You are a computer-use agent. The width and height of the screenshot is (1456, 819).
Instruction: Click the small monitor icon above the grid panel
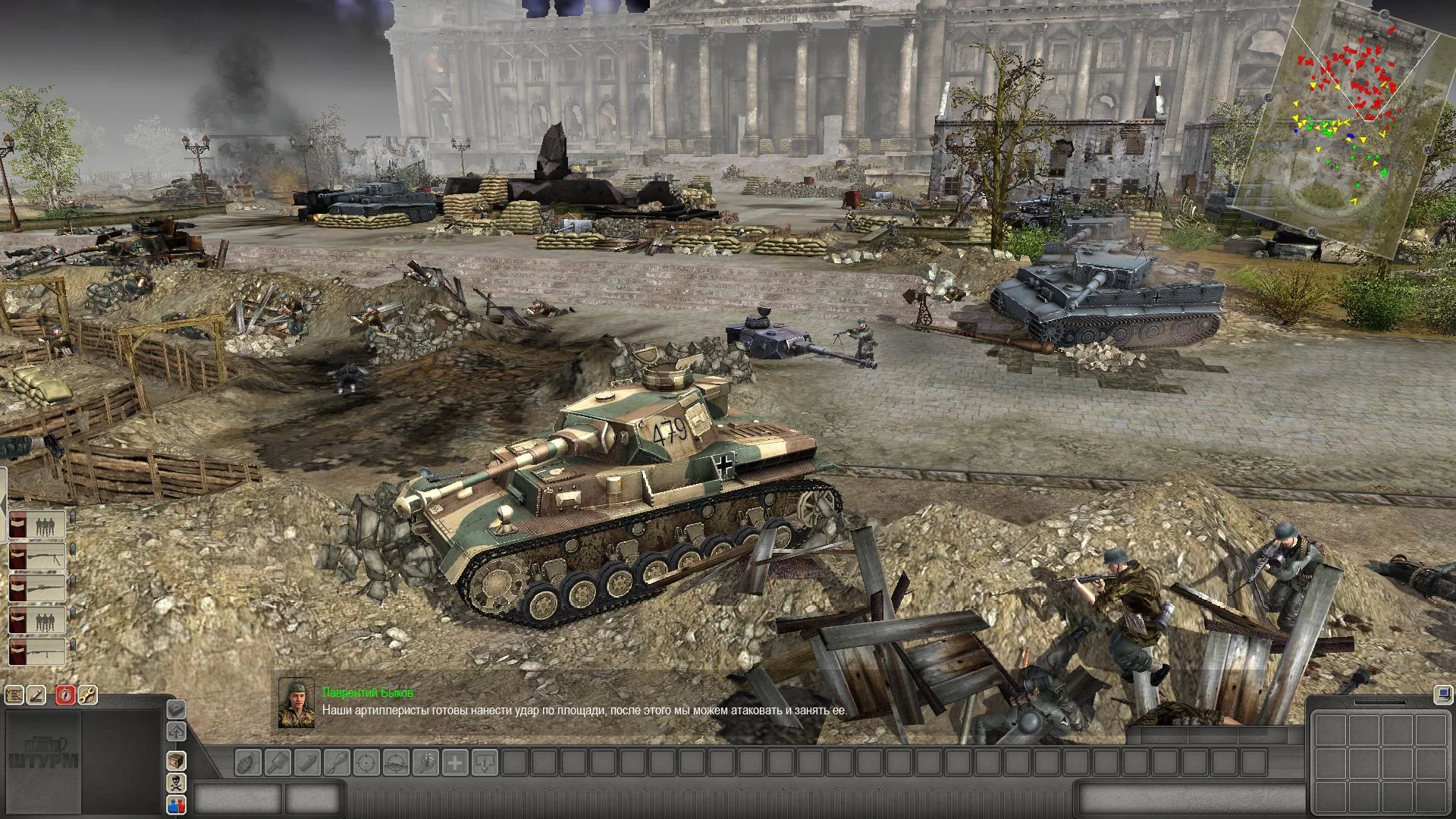coord(1442,694)
